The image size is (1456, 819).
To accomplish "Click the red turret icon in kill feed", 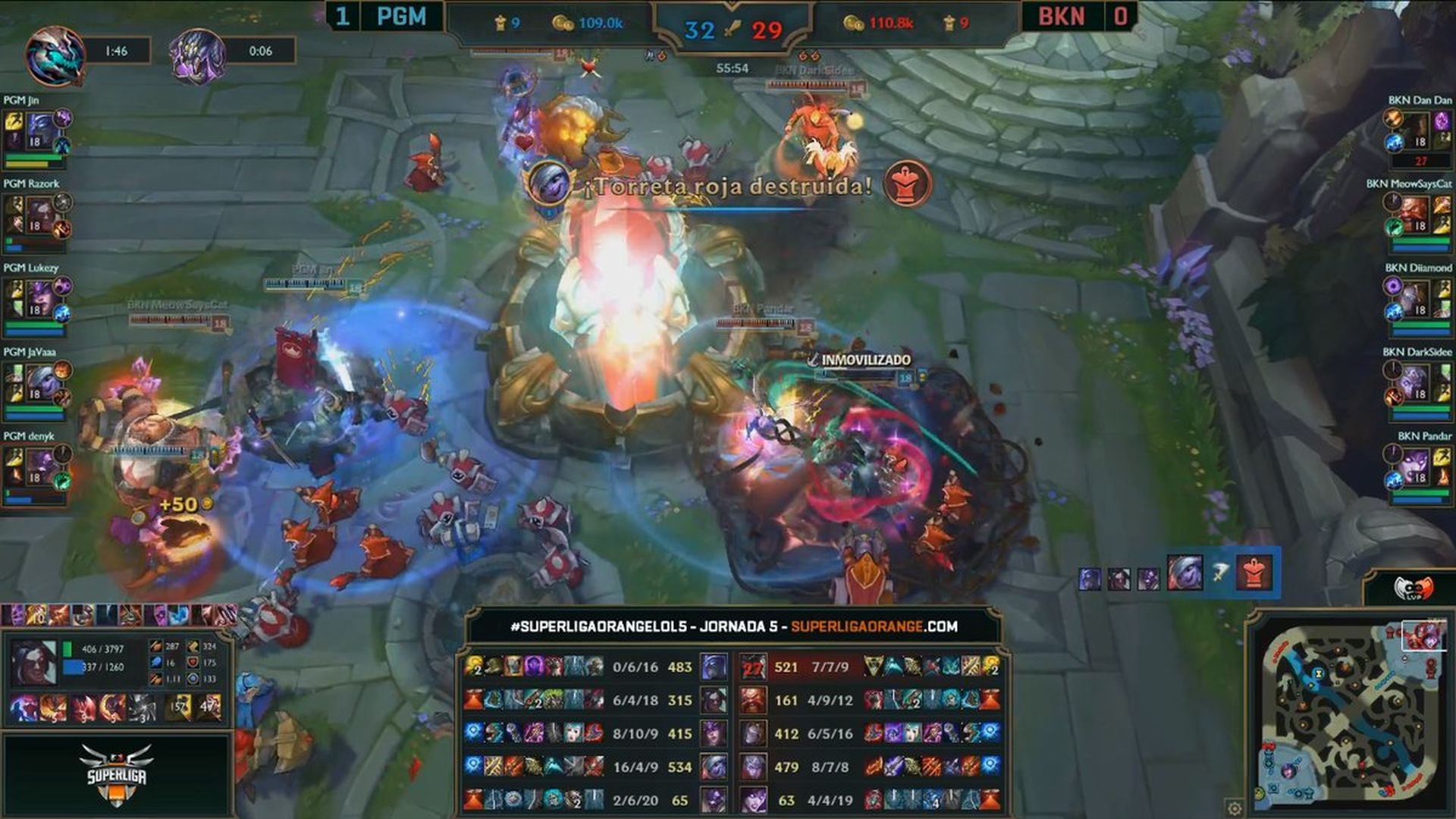I will point(1254,573).
